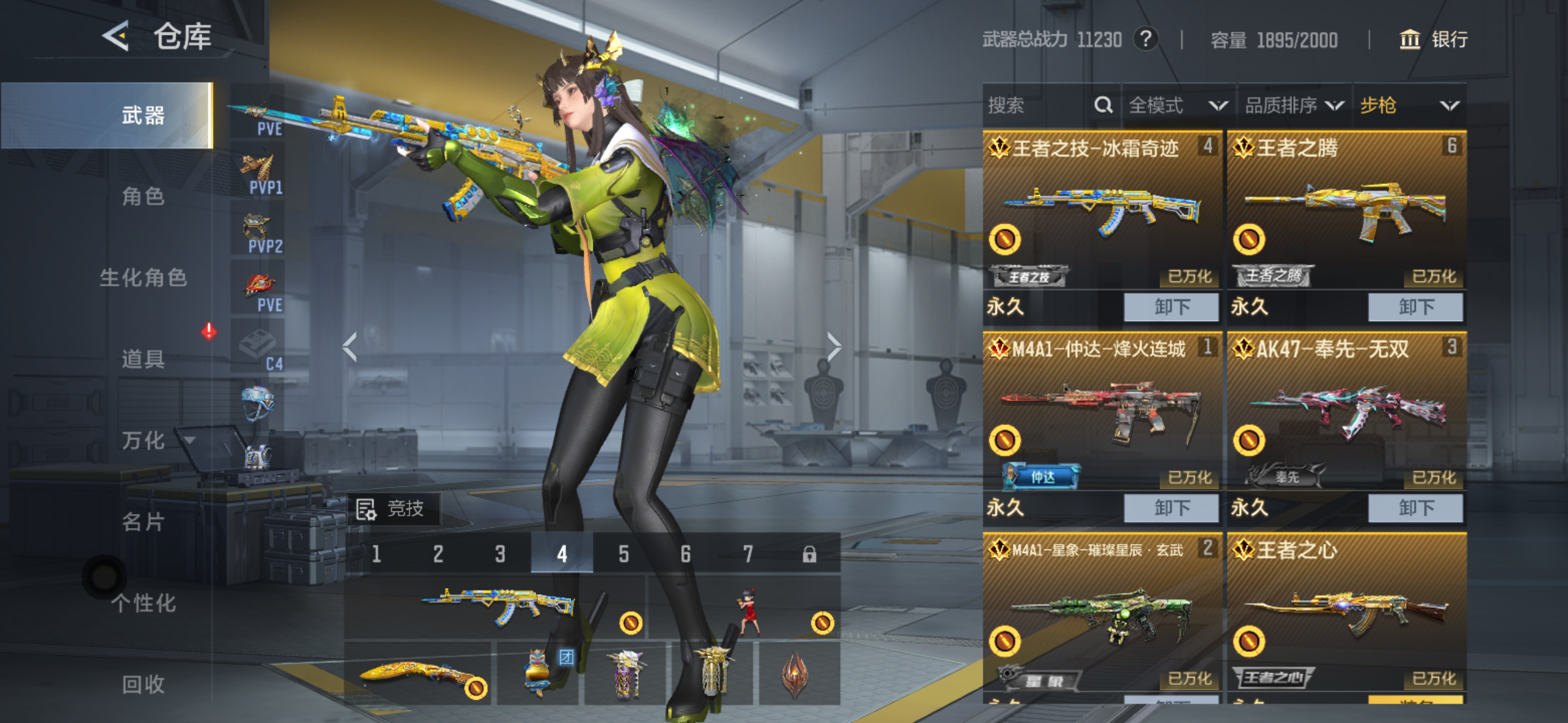The image size is (1568, 723).
Task: Select the 道具 category tab
Action: click(x=143, y=359)
